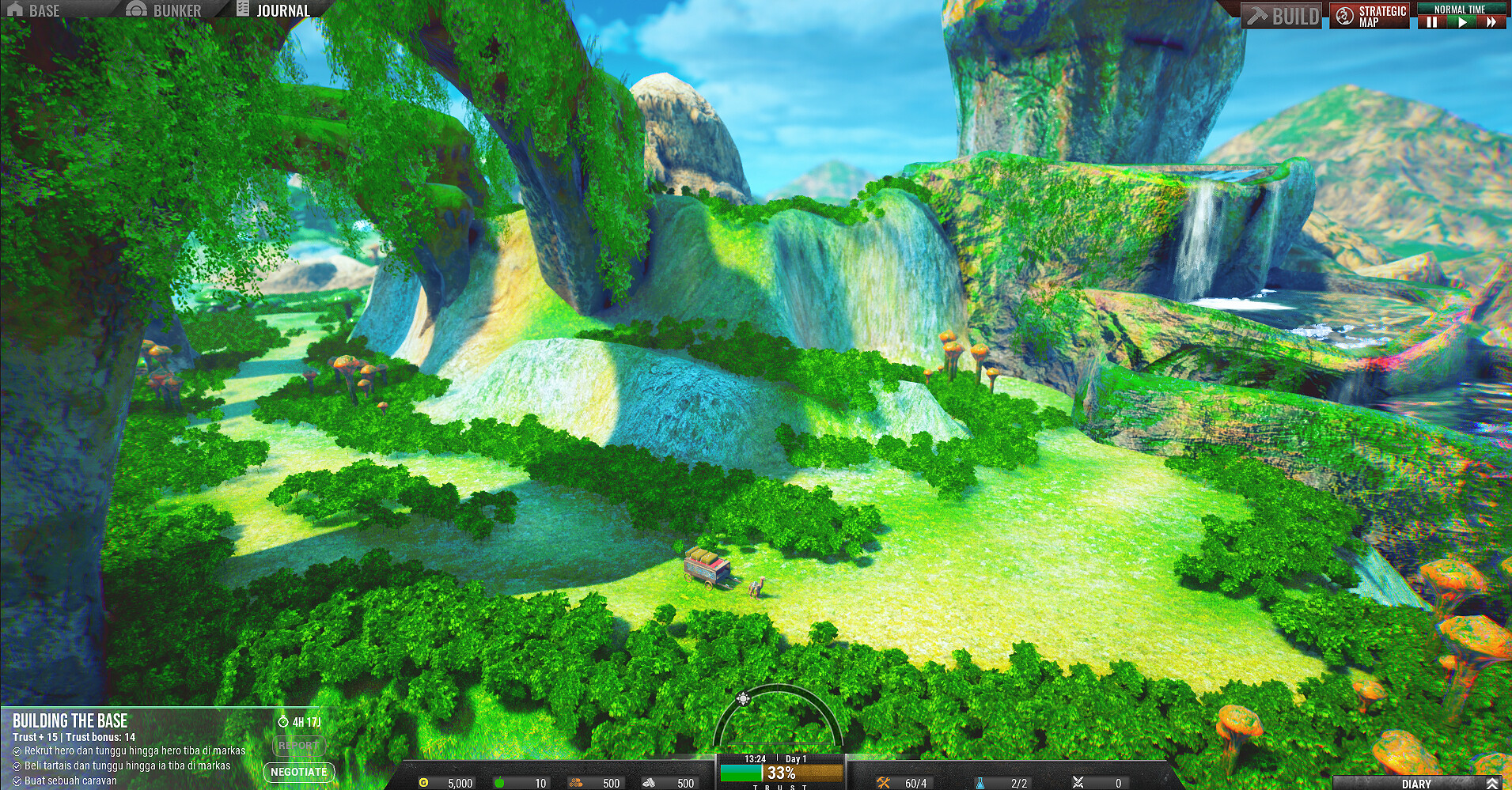The width and height of the screenshot is (1512, 790).
Task: Click the gold coin currency icon
Action: tap(423, 783)
